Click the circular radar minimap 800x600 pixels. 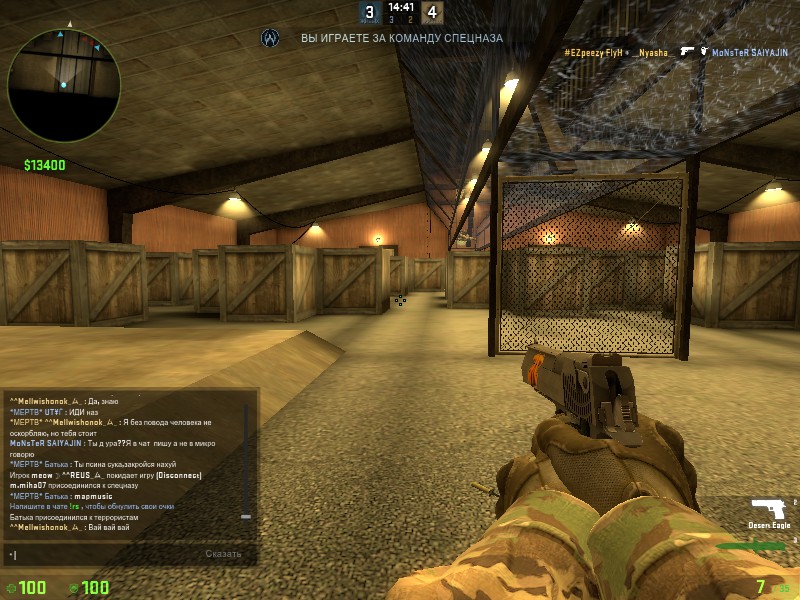(64, 85)
